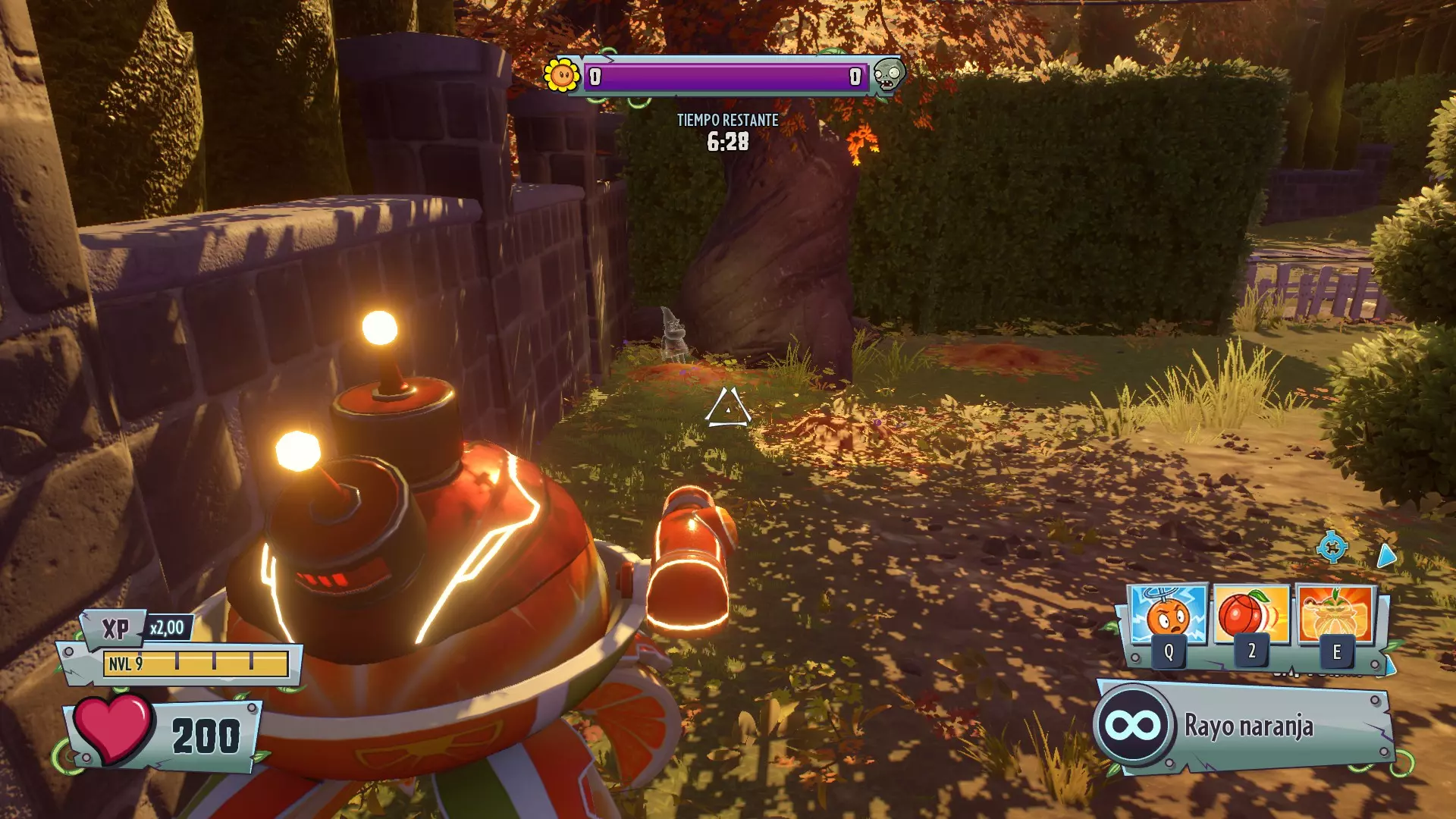The height and width of the screenshot is (819, 1456).
Task: Trigger the glowing peeled orange shield ability
Action: [1336, 616]
